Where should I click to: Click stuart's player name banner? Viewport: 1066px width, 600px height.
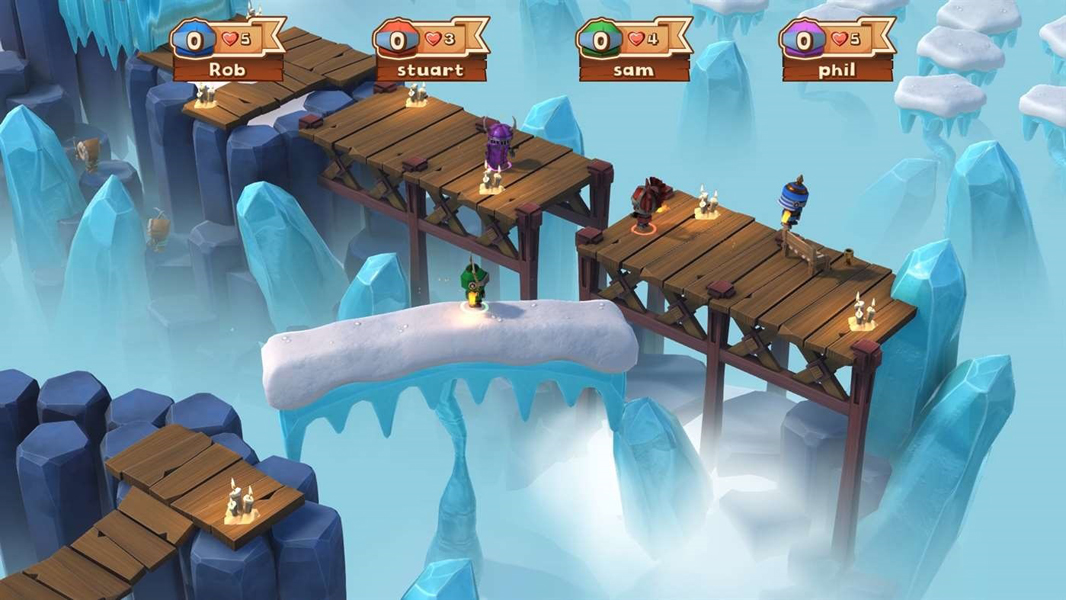(x=430, y=70)
